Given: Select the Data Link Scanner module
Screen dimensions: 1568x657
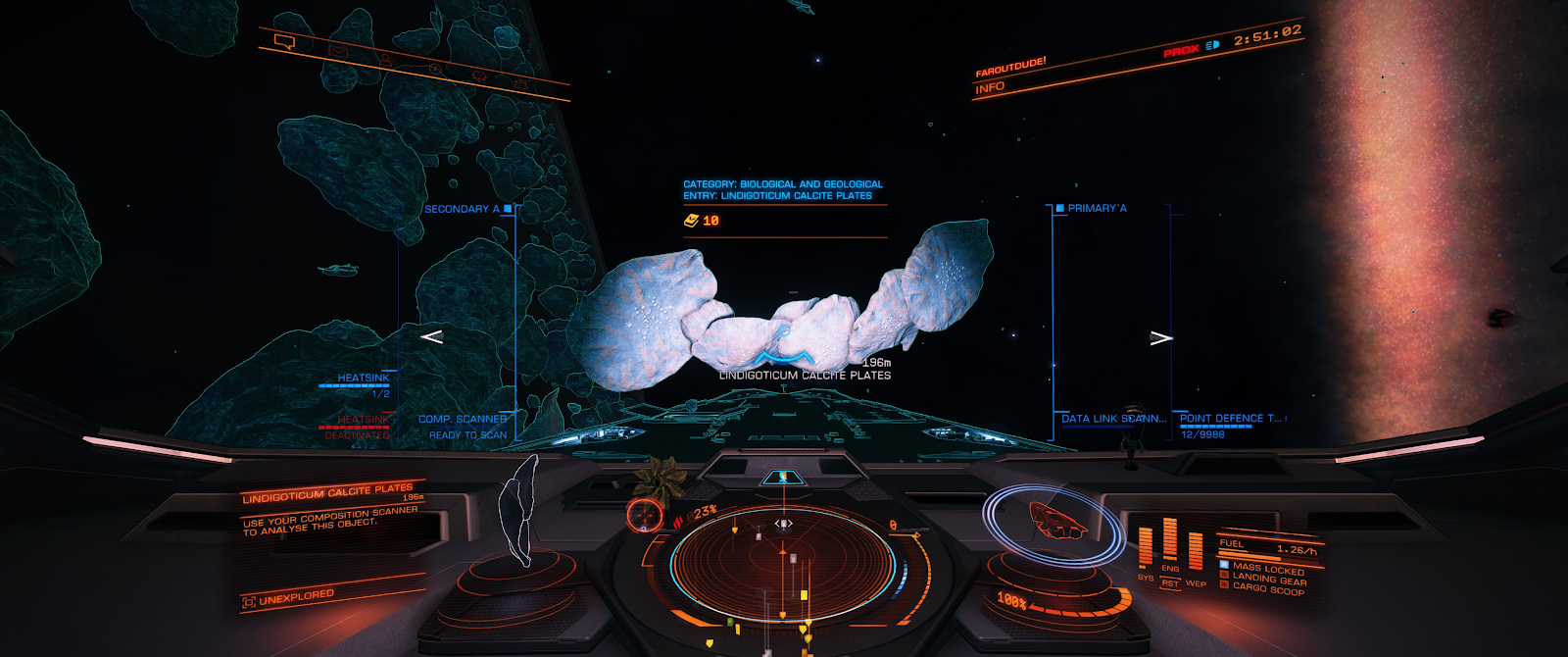Looking at the screenshot, I should point(1113,419).
